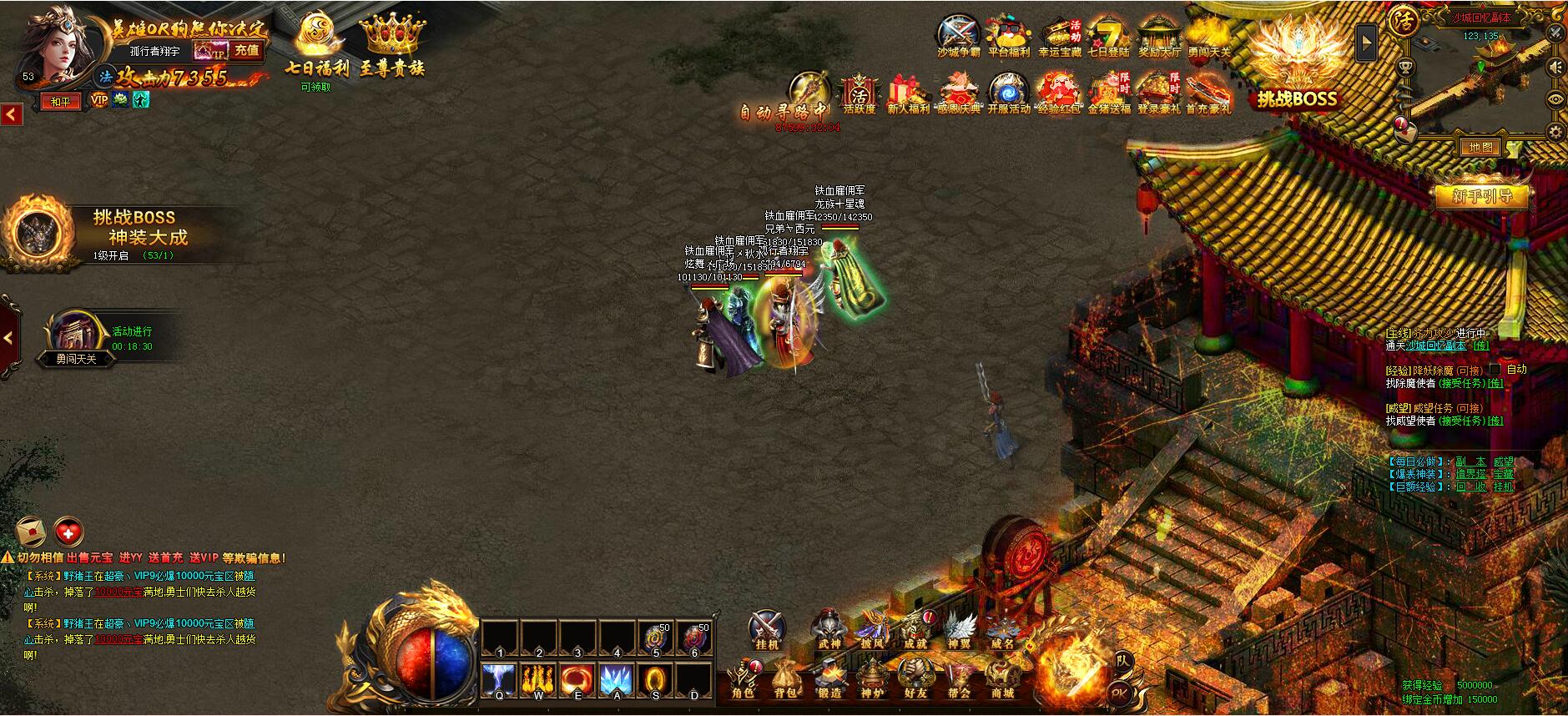Open the 充值 recharge button
This screenshot has height=716, width=1568.
pyautogui.click(x=246, y=51)
